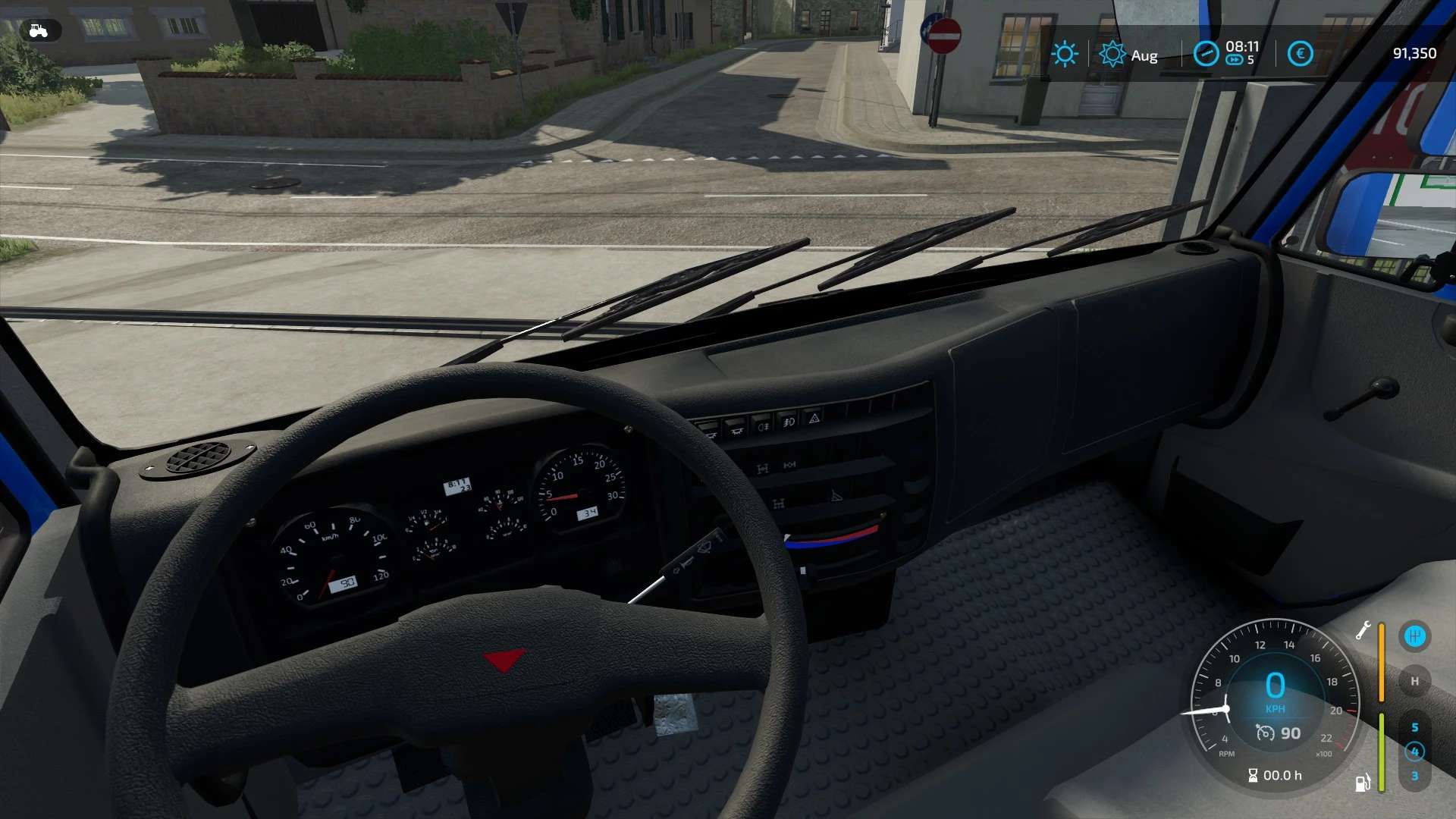Image resolution: width=1456 pixels, height=819 pixels.
Task: Click the tractor icon in the corner
Action: click(38, 30)
